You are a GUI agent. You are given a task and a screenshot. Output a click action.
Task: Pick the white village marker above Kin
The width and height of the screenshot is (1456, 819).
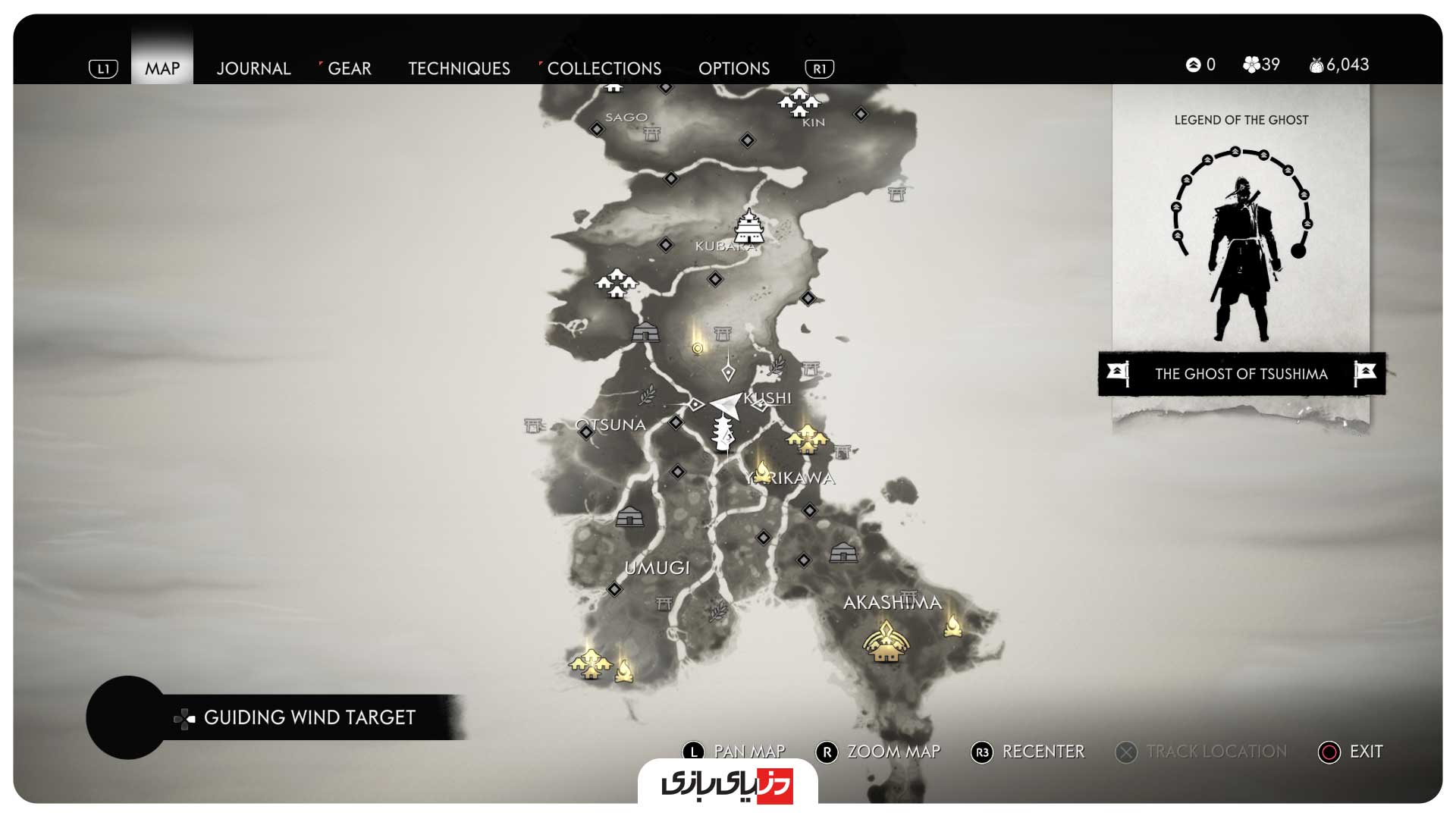point(799,102)
